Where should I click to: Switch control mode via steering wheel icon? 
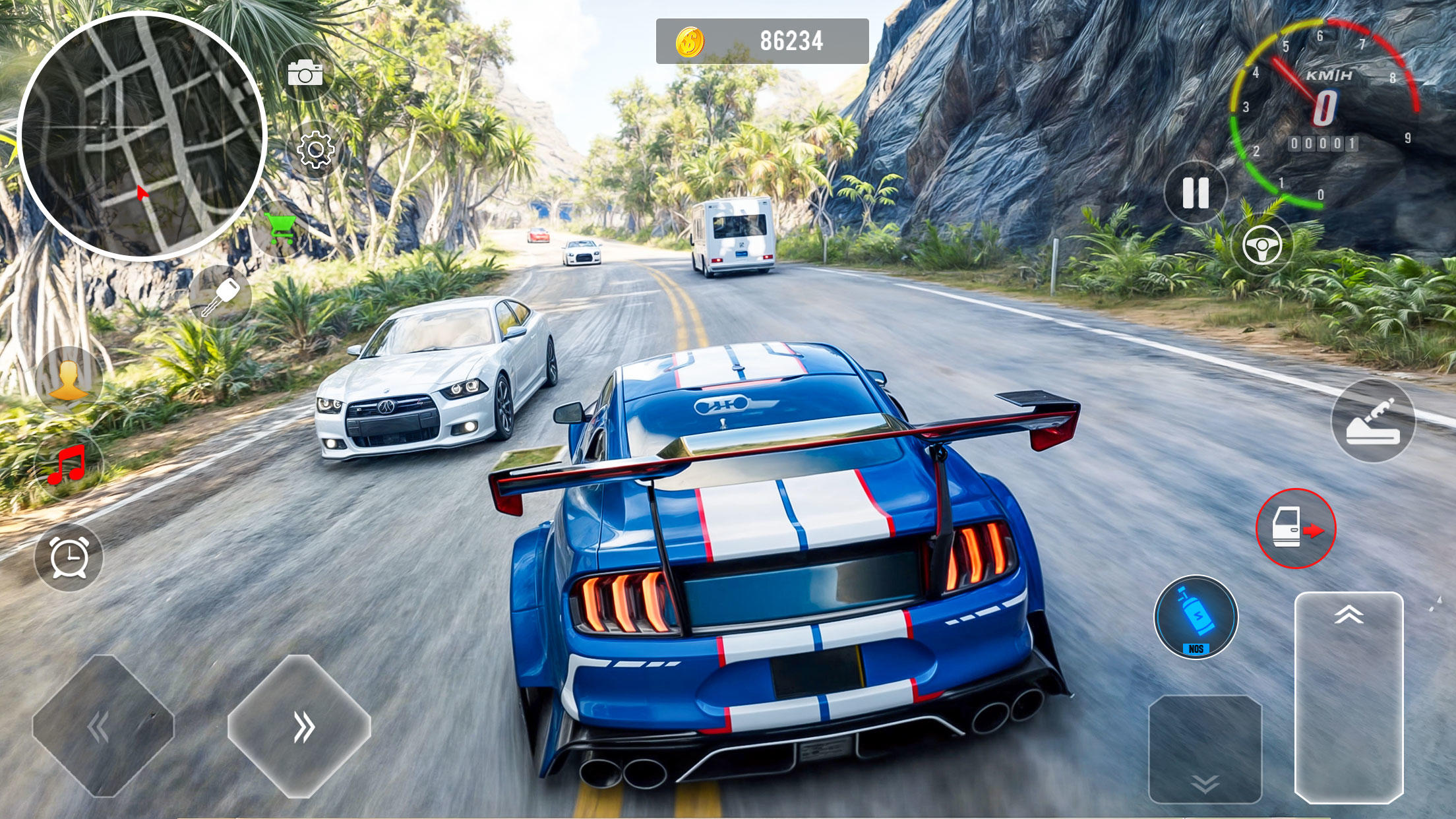point(1261,246)
